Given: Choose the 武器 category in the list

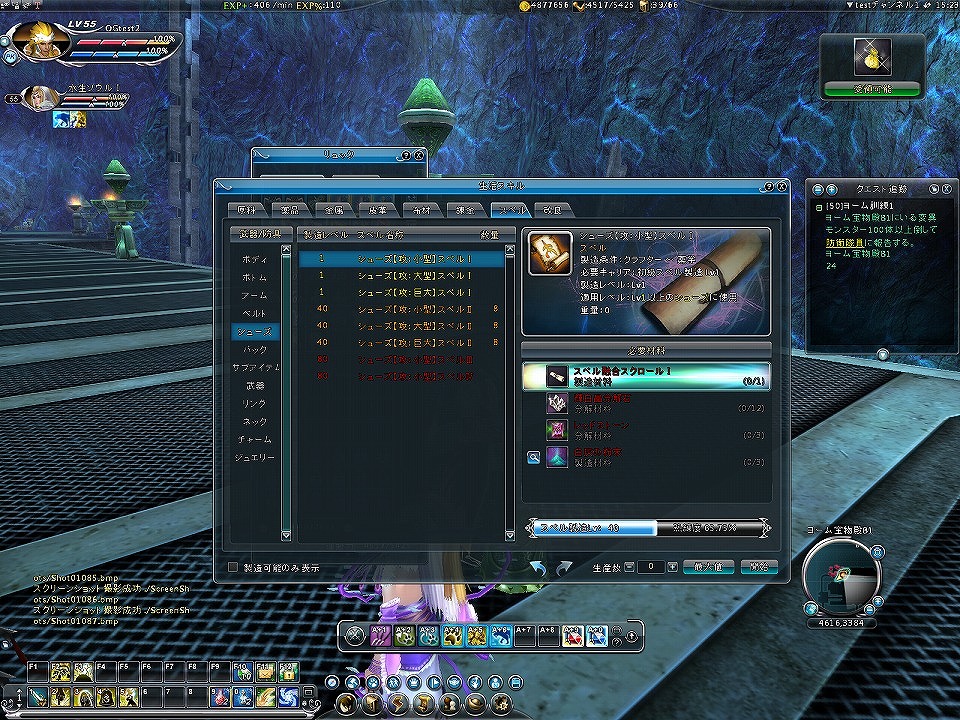Looking at the screenshot, I should click(255, 385).
